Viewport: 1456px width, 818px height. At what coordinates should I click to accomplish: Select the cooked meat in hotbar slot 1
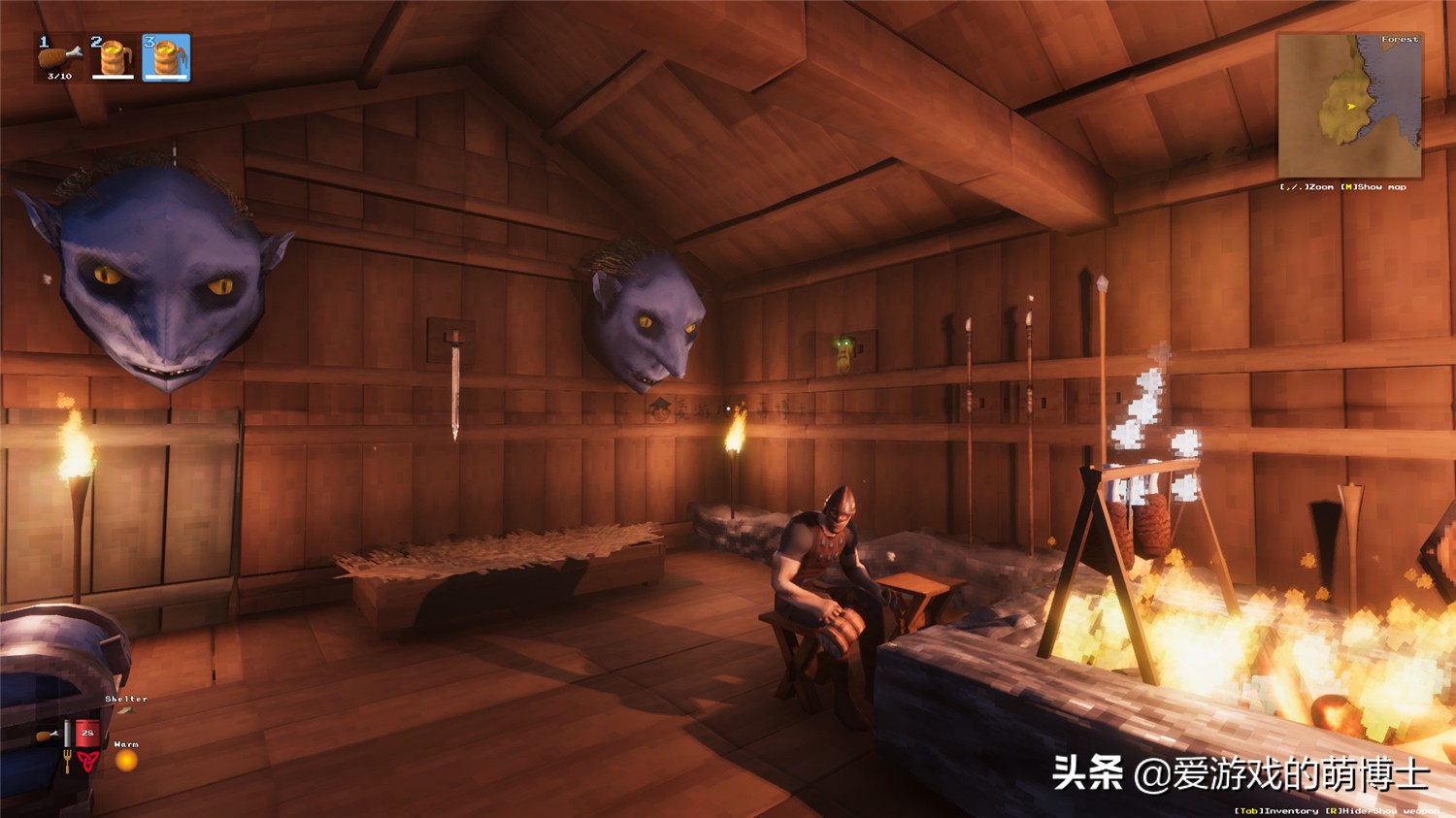(x=58, y=56)
